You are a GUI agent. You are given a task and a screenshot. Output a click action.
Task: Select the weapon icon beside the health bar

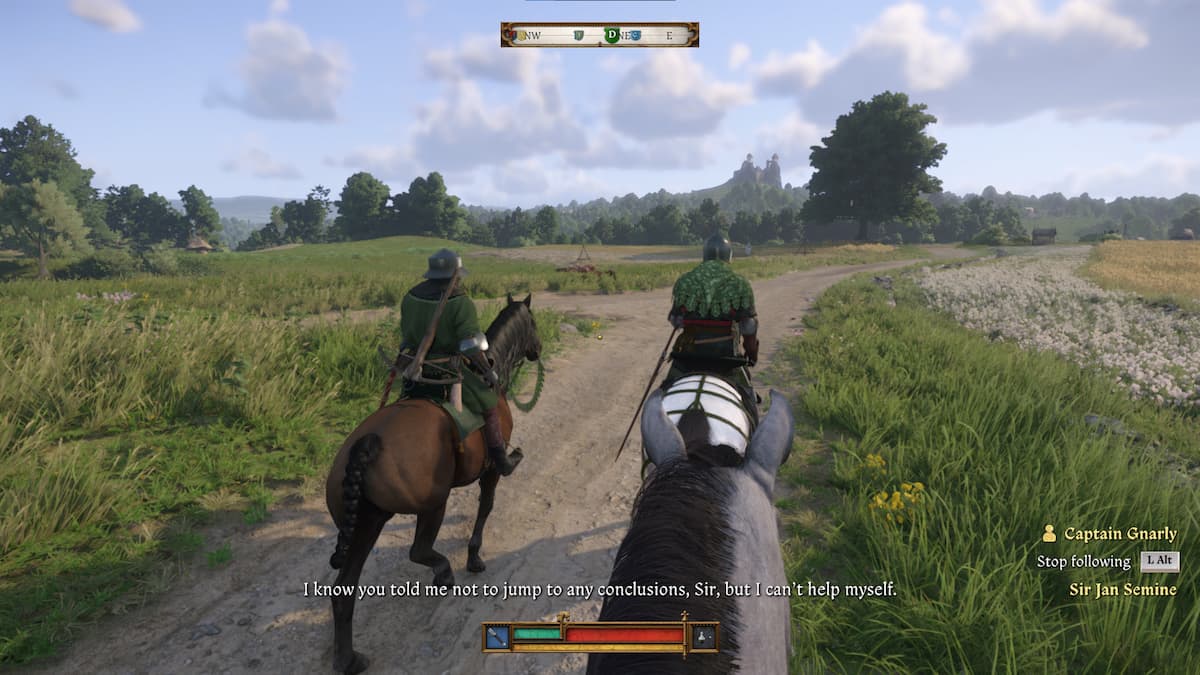[x=497, y=636]
